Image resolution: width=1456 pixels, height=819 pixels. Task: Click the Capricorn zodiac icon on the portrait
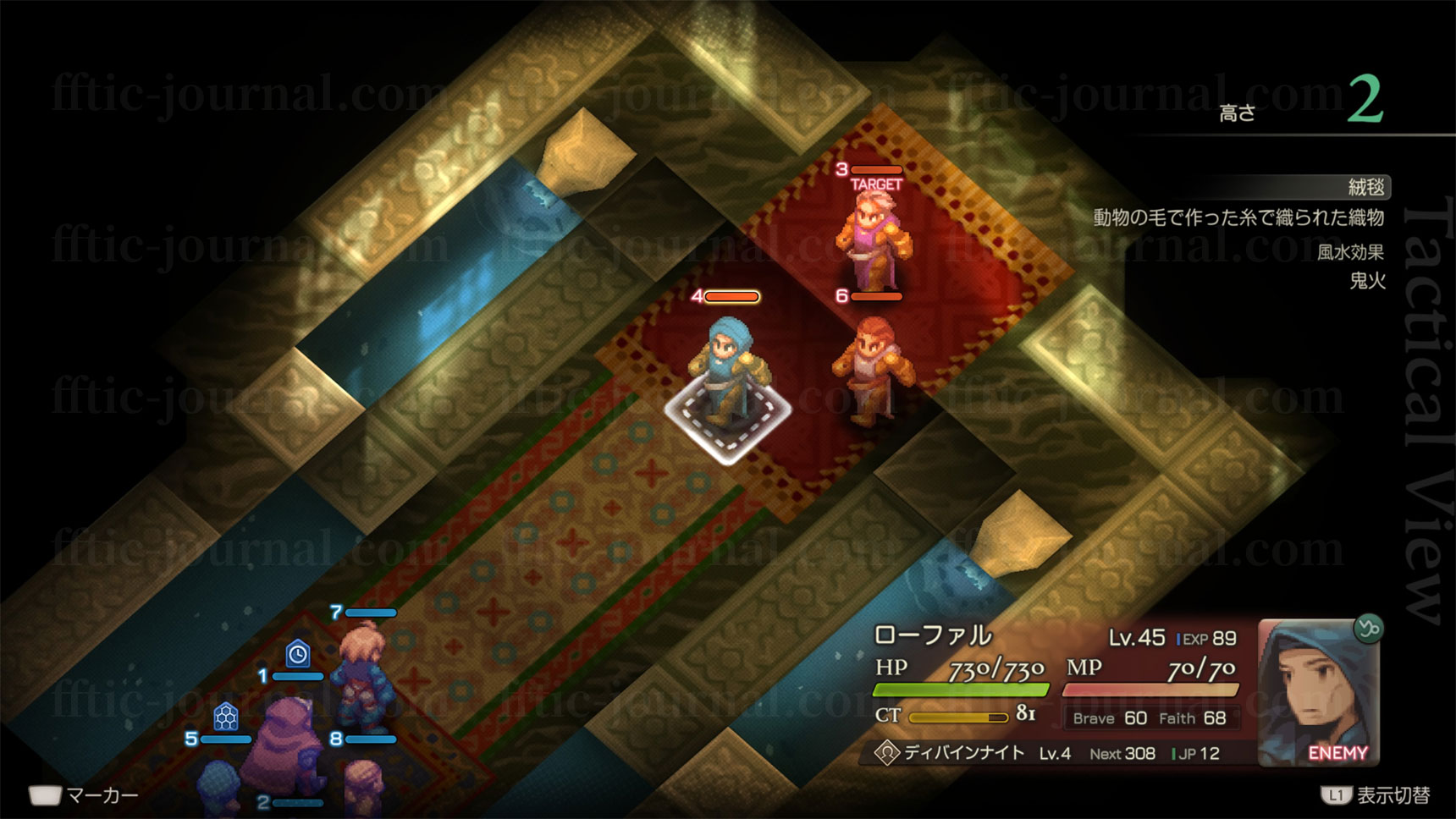(1368, 629)
